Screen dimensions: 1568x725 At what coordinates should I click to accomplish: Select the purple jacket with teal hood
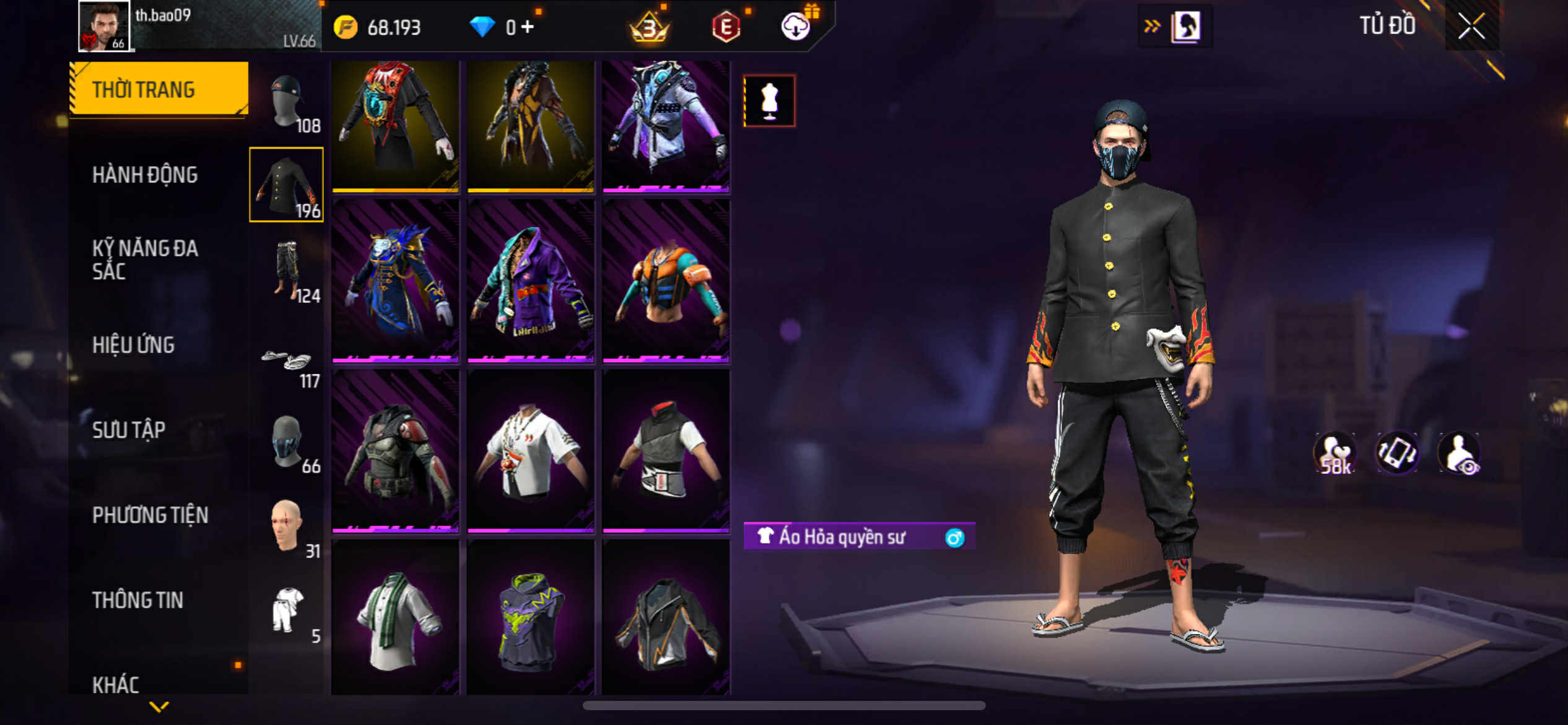point(531,280)
